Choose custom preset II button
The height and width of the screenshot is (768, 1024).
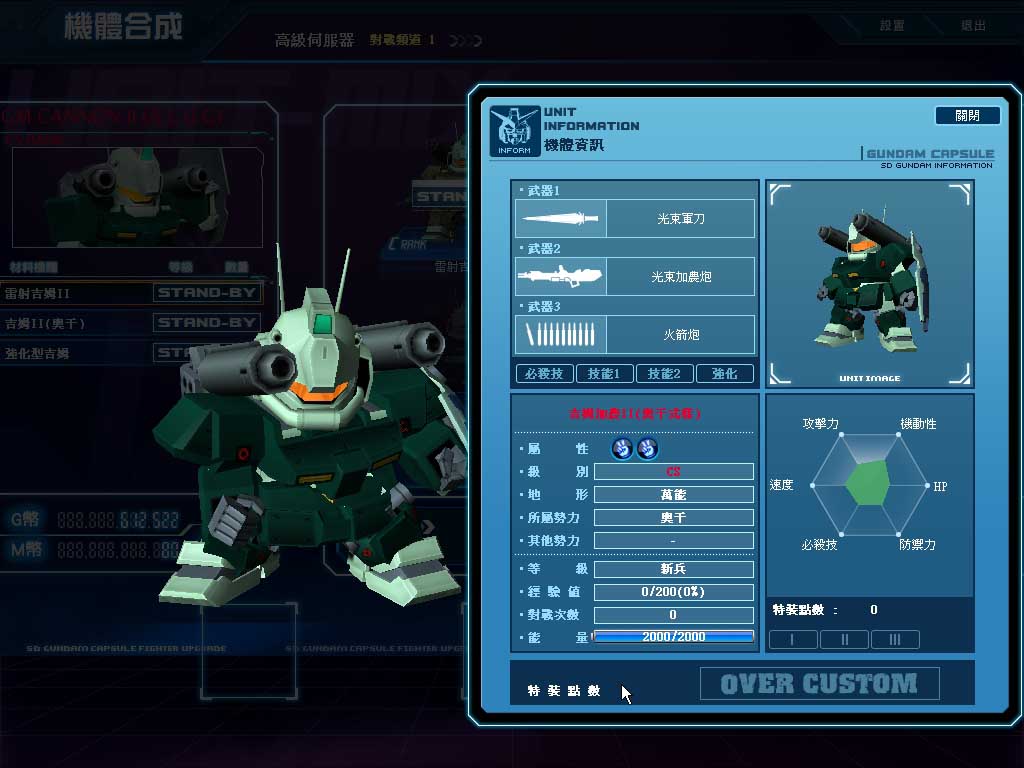click(x=844, y=639)
